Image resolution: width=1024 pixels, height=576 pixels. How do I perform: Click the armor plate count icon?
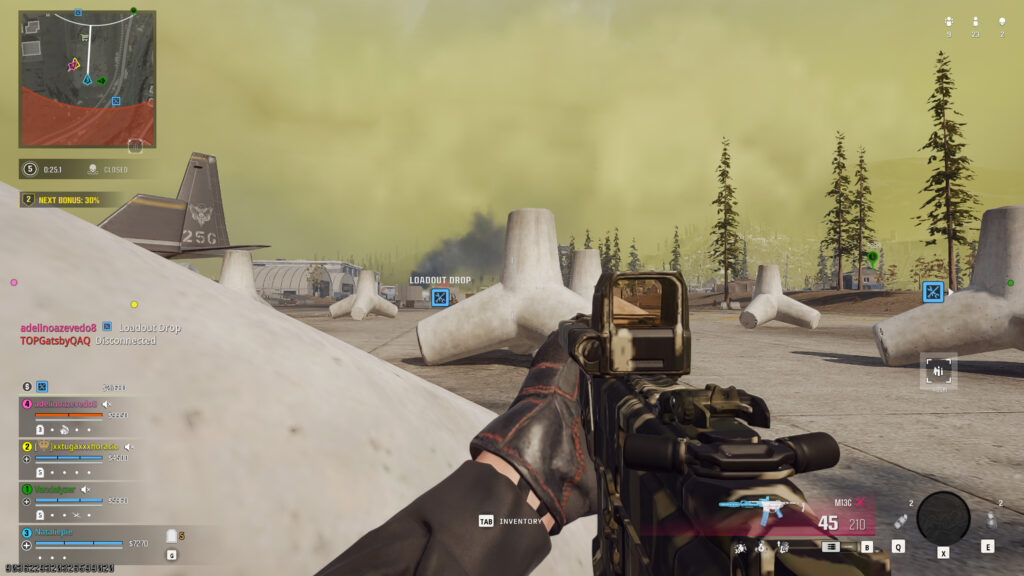tap(171, 537)
